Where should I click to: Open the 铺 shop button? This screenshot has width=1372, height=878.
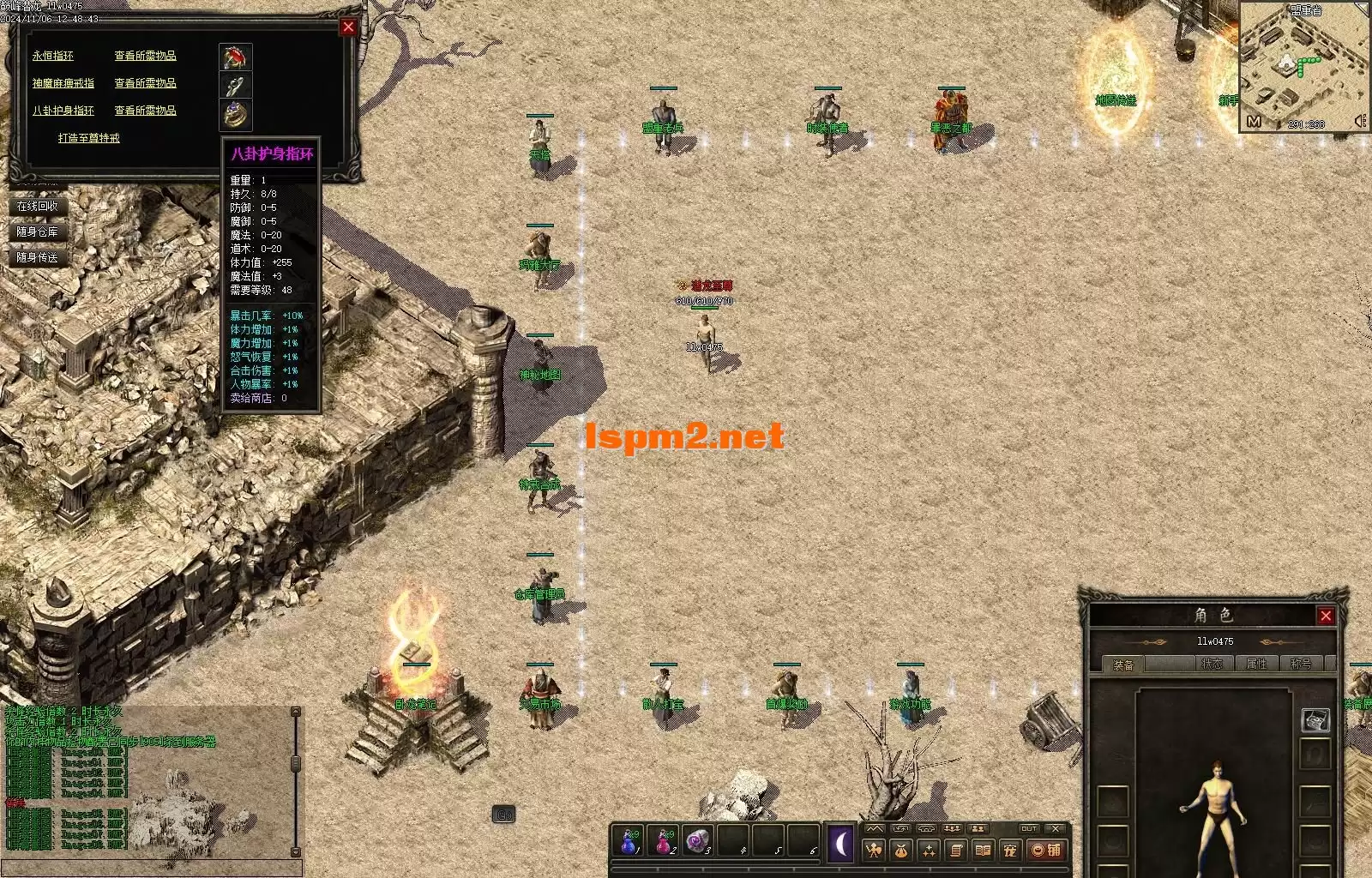(x=1047, y=851)
